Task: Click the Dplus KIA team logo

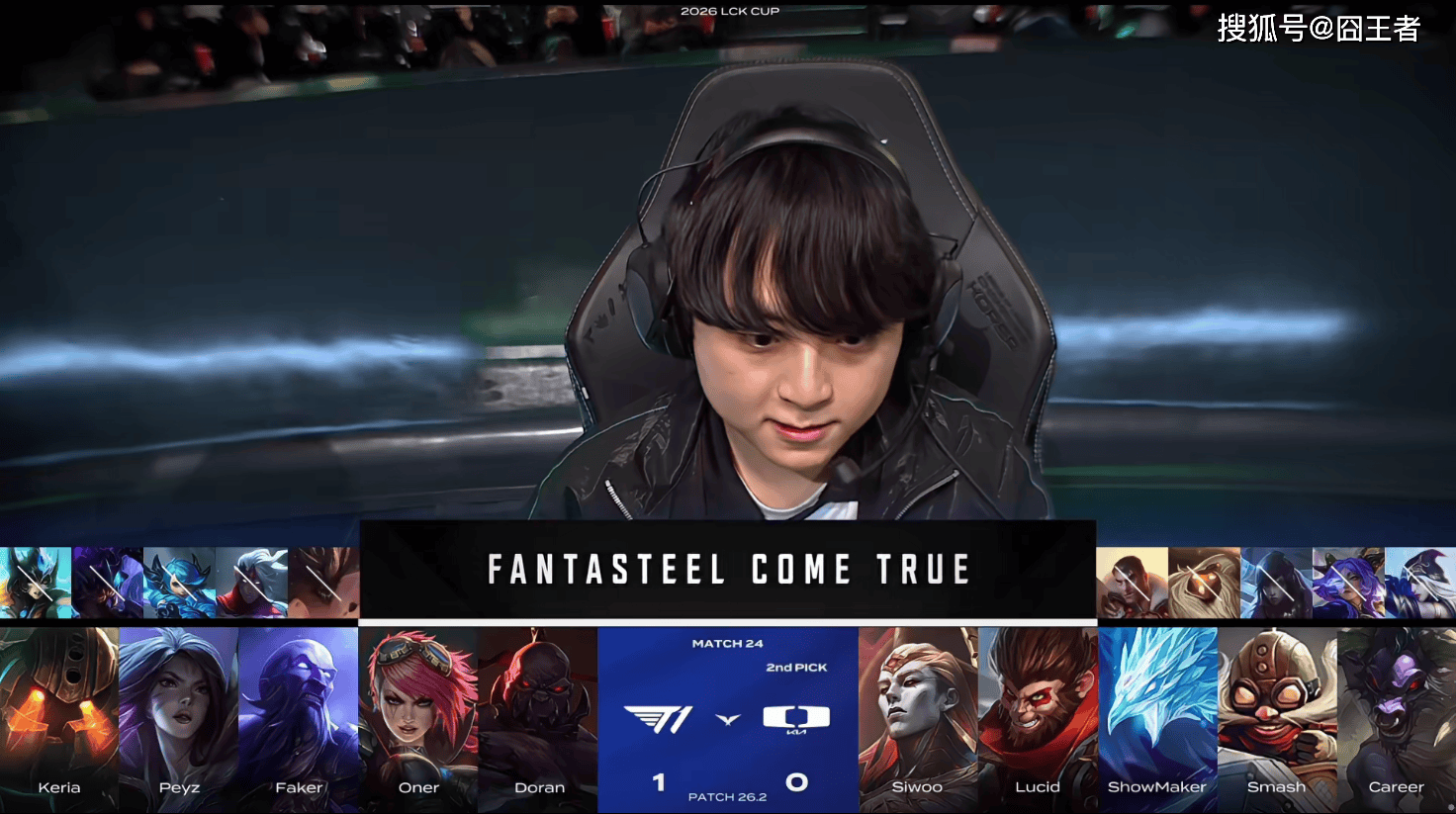Action: (x=796, y=719)
